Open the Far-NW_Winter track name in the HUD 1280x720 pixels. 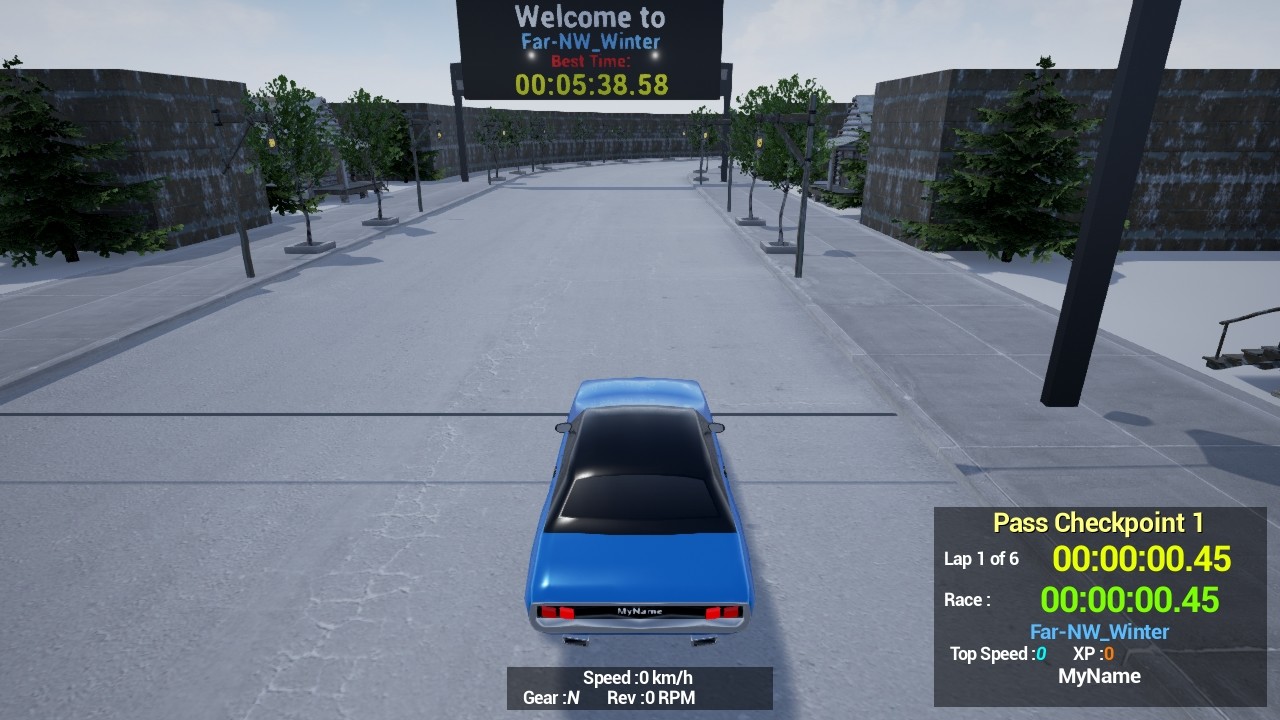[1100, 631]
